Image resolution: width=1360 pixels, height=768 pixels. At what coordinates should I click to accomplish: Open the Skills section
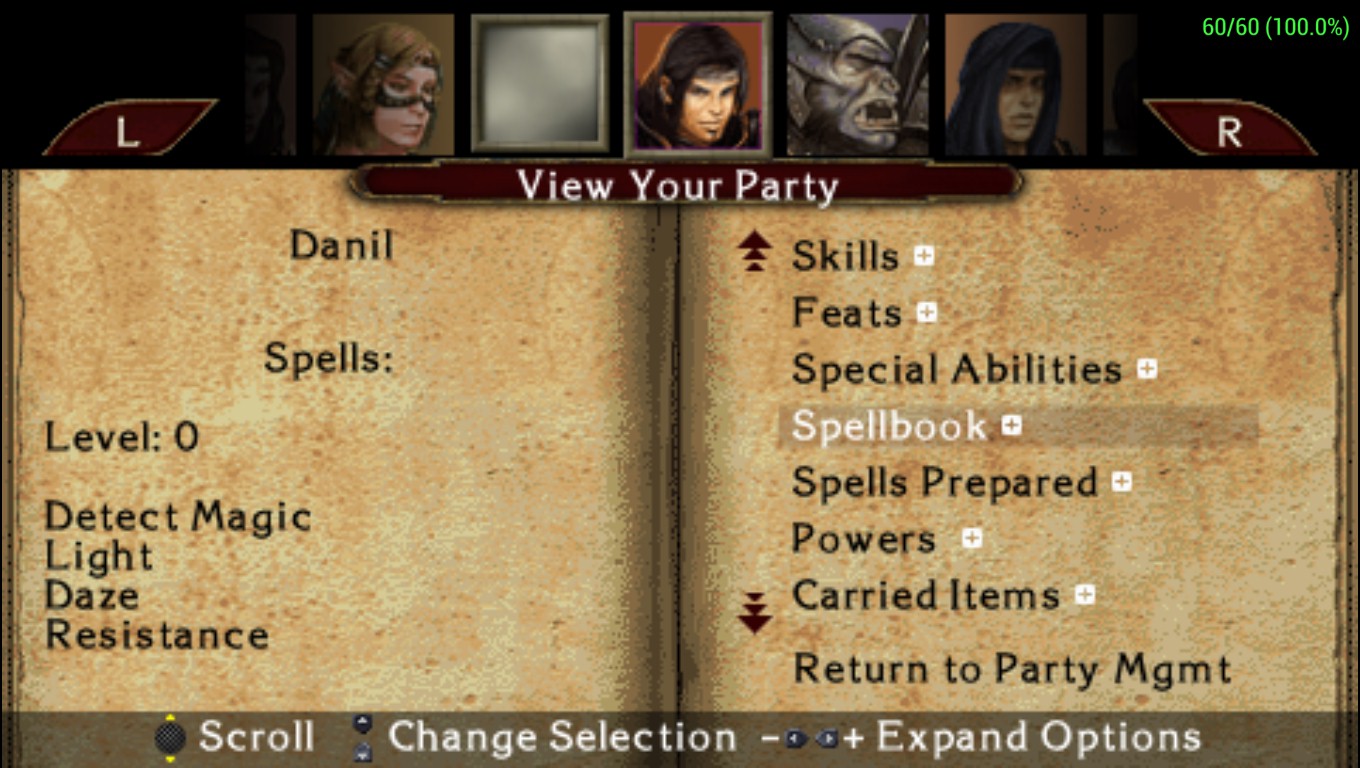click(x=845, y=257)
